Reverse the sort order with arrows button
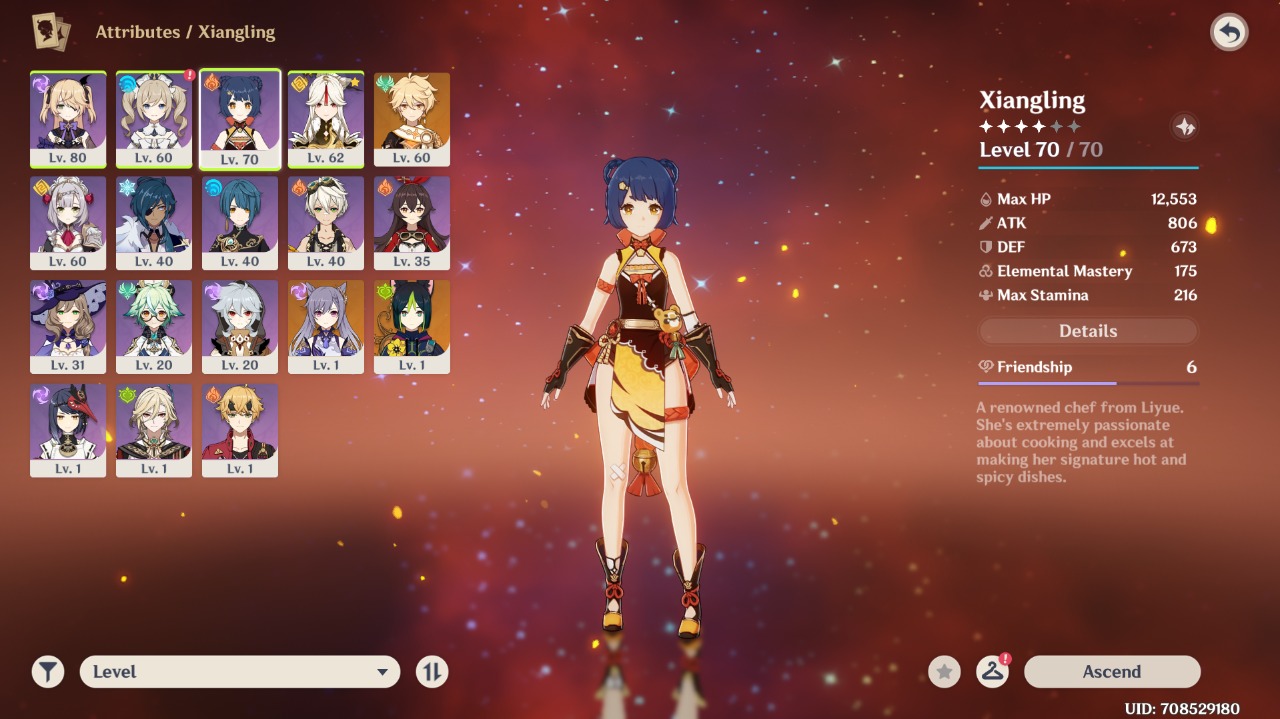 432,672
